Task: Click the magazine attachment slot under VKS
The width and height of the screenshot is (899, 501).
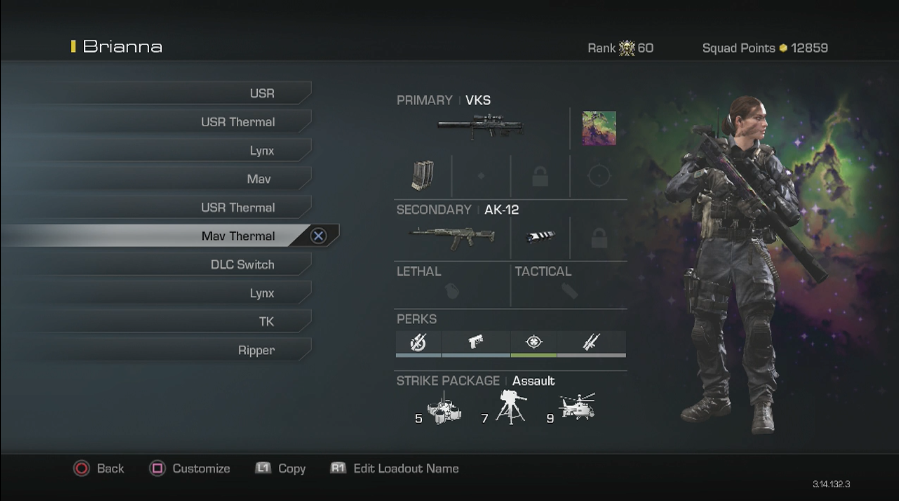Action: [422, 177]
